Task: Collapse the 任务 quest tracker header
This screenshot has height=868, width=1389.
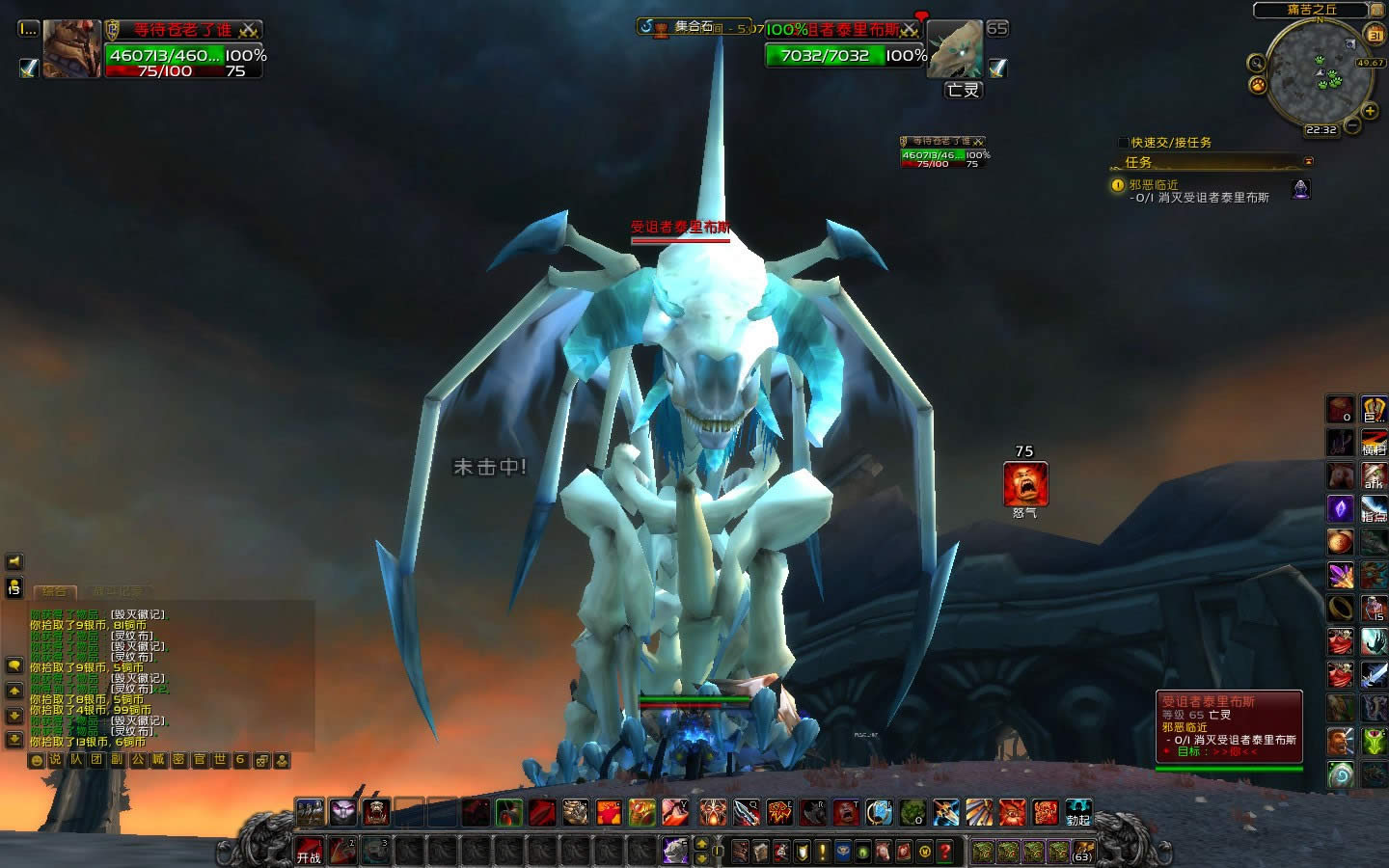Action: [1308, 162]
